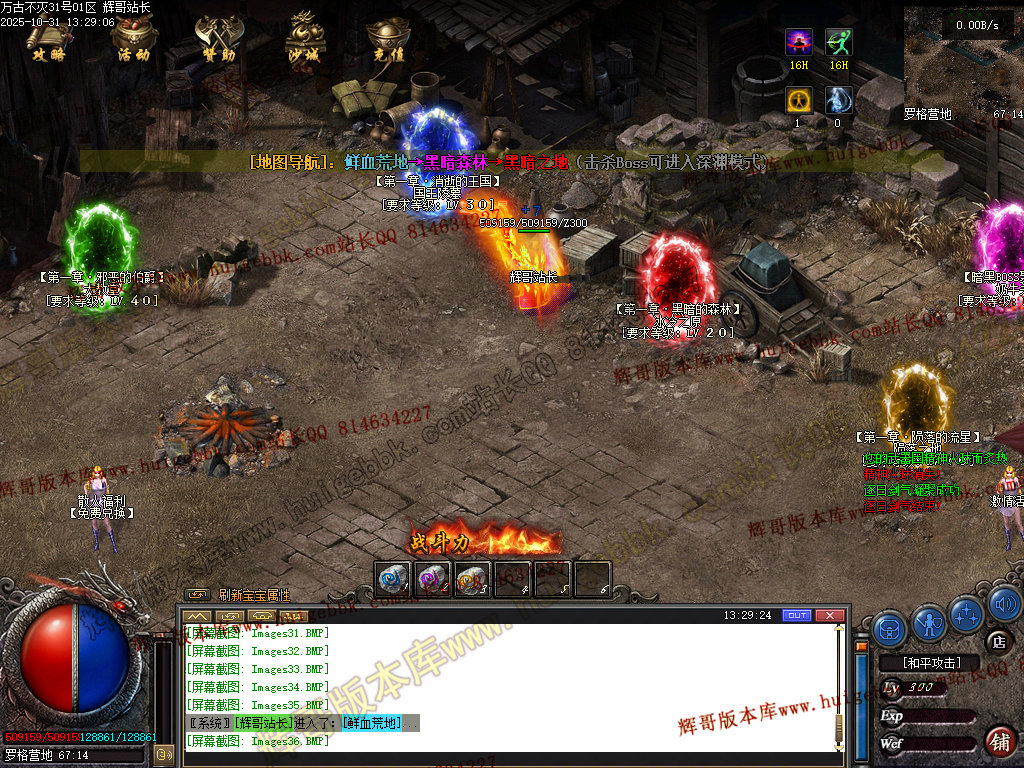The height and width of the screenshot is (768, 1024).
Task: Toggle the sound speaker button
Action: click(x=1004, y=604)
